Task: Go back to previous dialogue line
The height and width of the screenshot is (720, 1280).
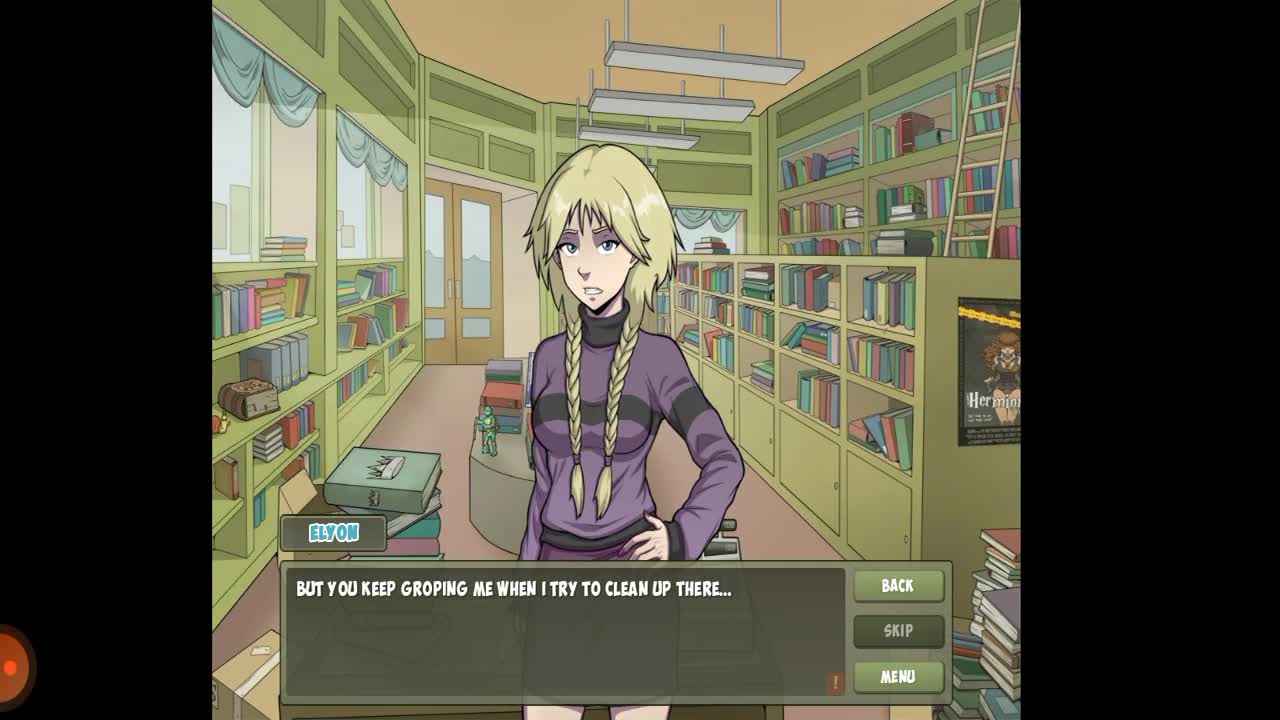Action: [x=898, y=586]
